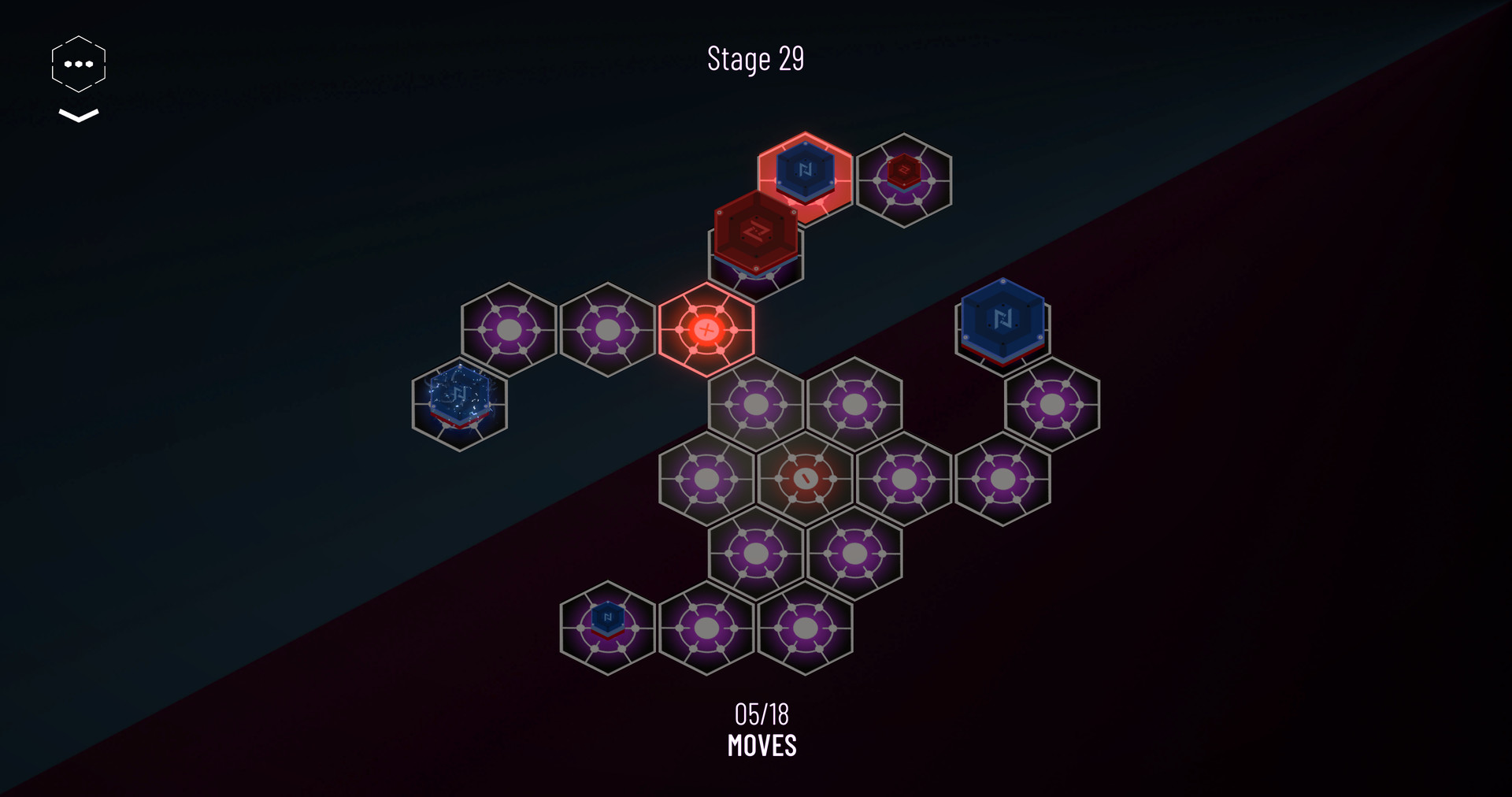The width and height of the screenshot is (1512, 797).
Task: Click the purple tile left of the ghost block
Action: click(508, 331)
